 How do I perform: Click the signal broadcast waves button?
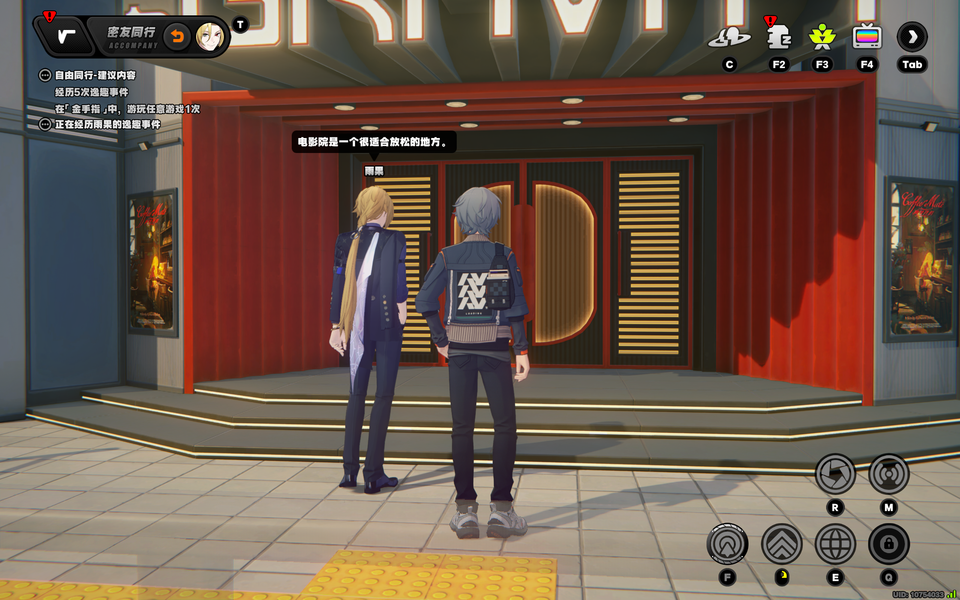click(x=888, y=473)
